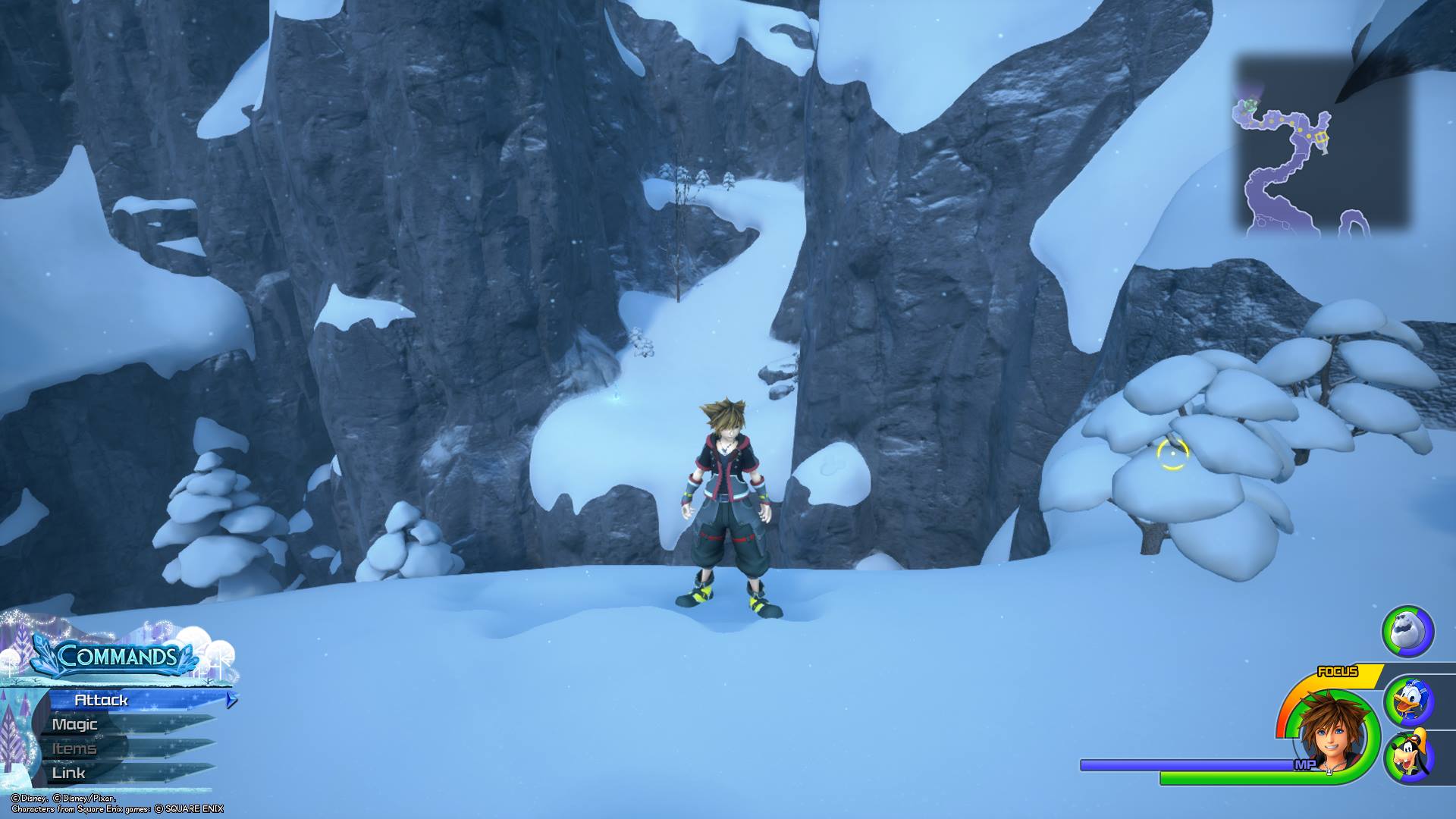This screenshot has height=819, width=1456.
Task: Click Goofy's party portrait
Action: [1408, 755]
